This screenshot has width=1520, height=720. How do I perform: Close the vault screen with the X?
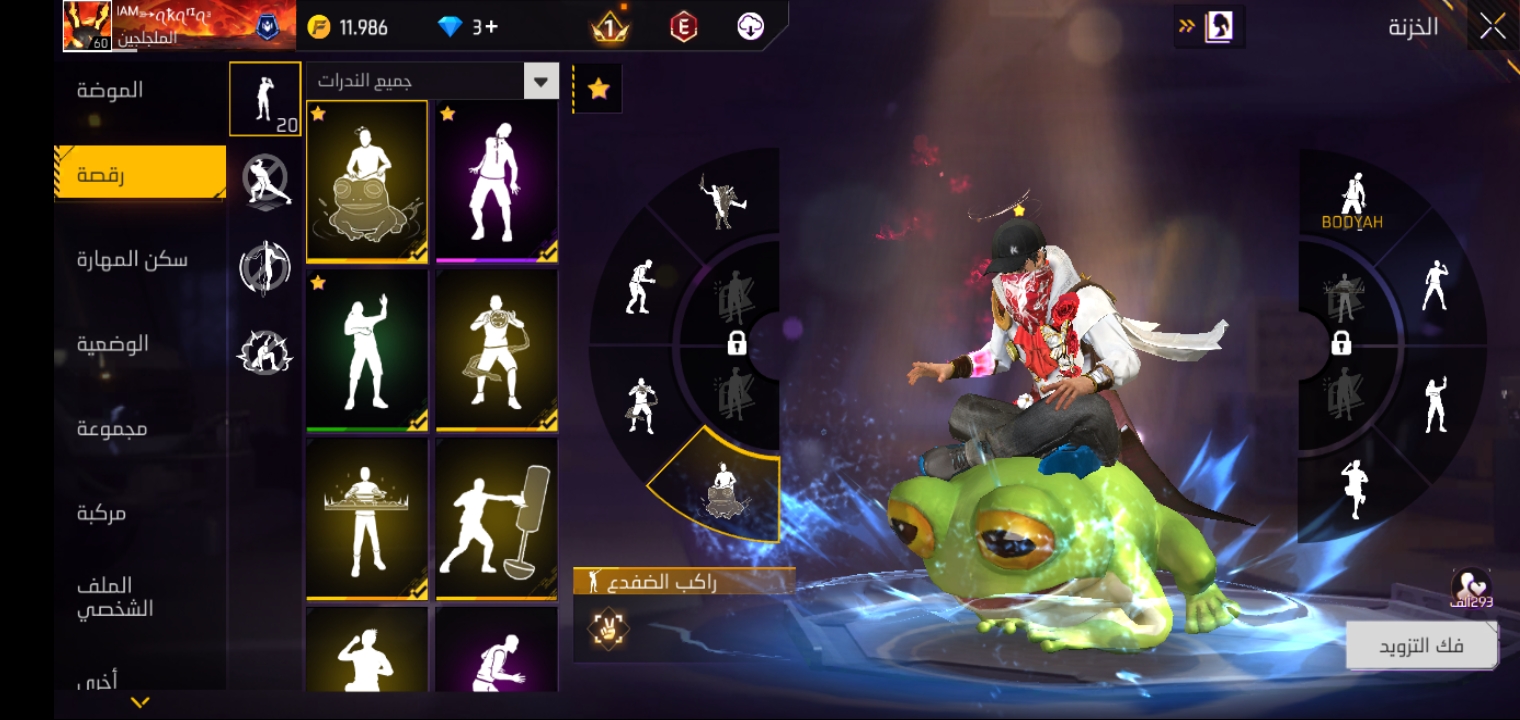(x=1492, y=27)
